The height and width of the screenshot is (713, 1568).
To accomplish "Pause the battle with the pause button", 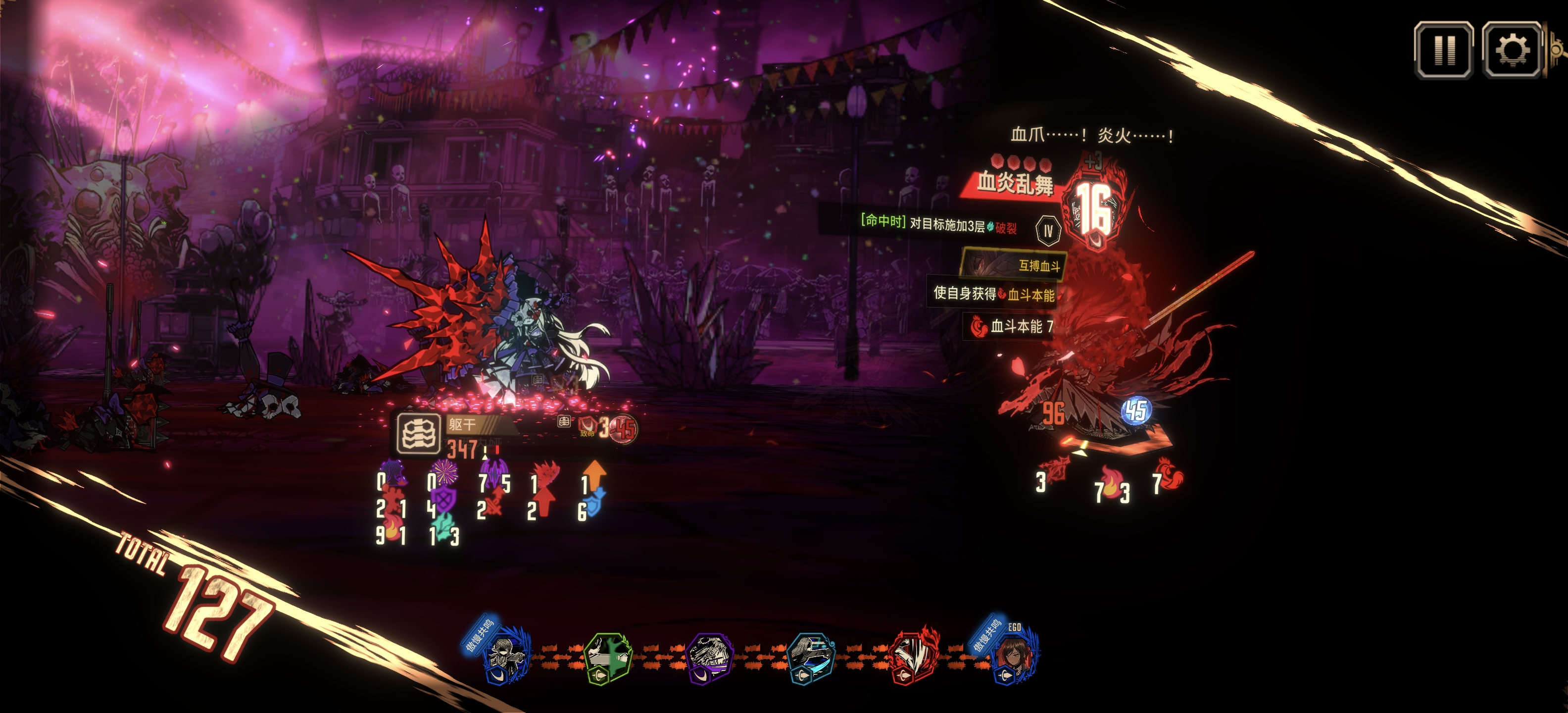I will point(1443,50).
